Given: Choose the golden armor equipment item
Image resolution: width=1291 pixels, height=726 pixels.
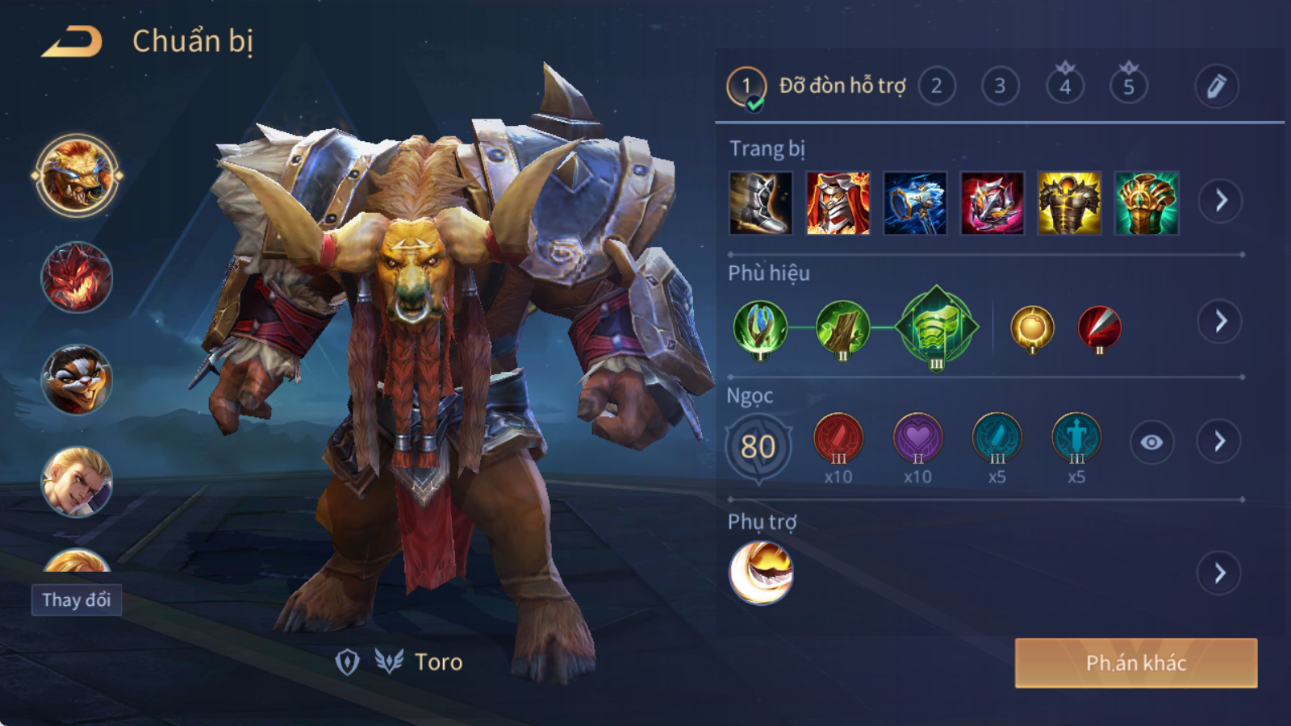Looking at the screenshot, I should [1069, 203].
